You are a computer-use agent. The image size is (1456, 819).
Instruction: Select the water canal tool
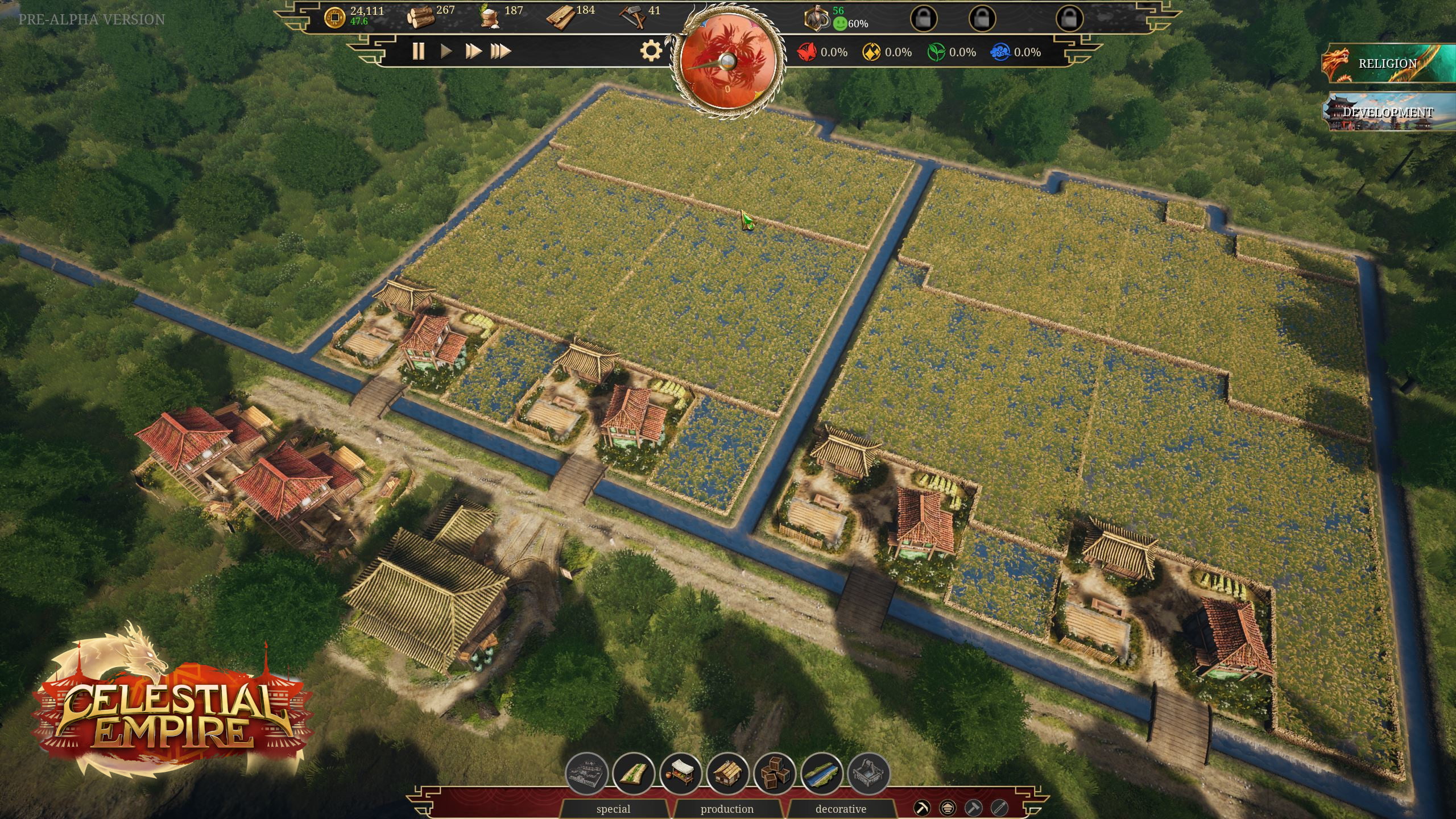pyautogui.click(x=821, y=773)
